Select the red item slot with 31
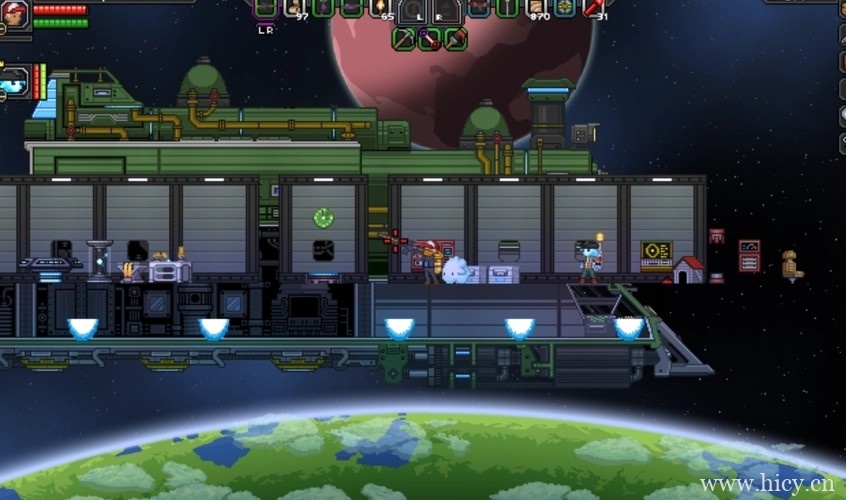Screen dimensions: 846x500 point(595,8)
